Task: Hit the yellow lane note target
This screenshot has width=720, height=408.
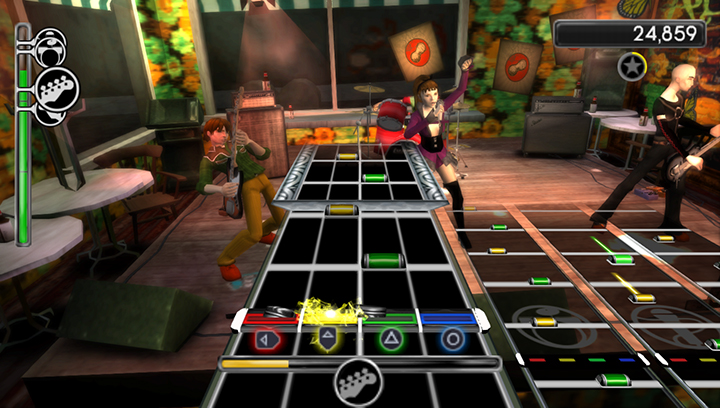Action: (x=327, y=339)
